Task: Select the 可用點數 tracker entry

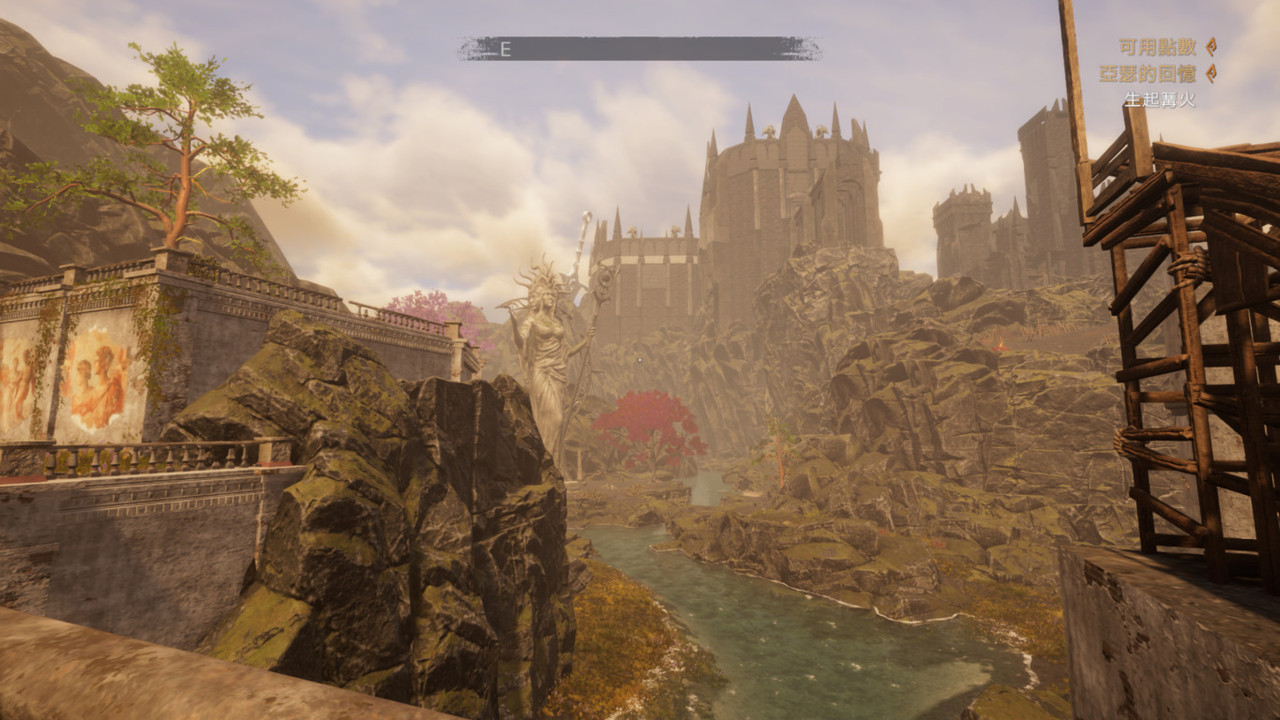Action: (x=1158, y=47)
